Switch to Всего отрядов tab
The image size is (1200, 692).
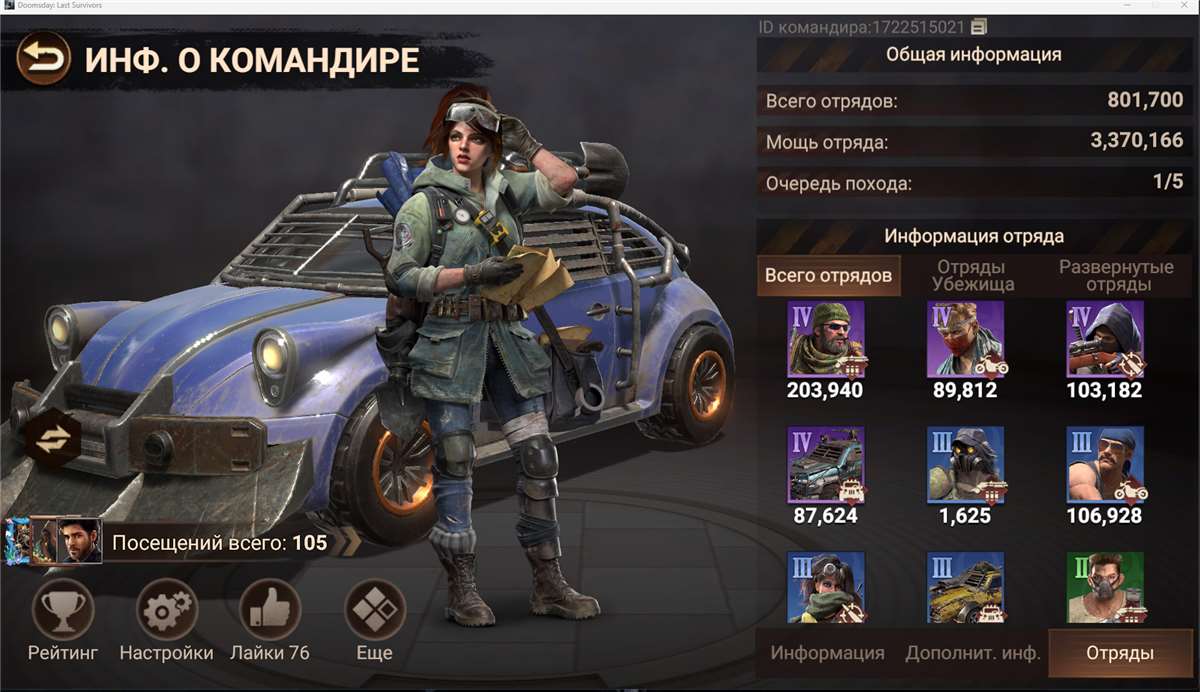828,275
